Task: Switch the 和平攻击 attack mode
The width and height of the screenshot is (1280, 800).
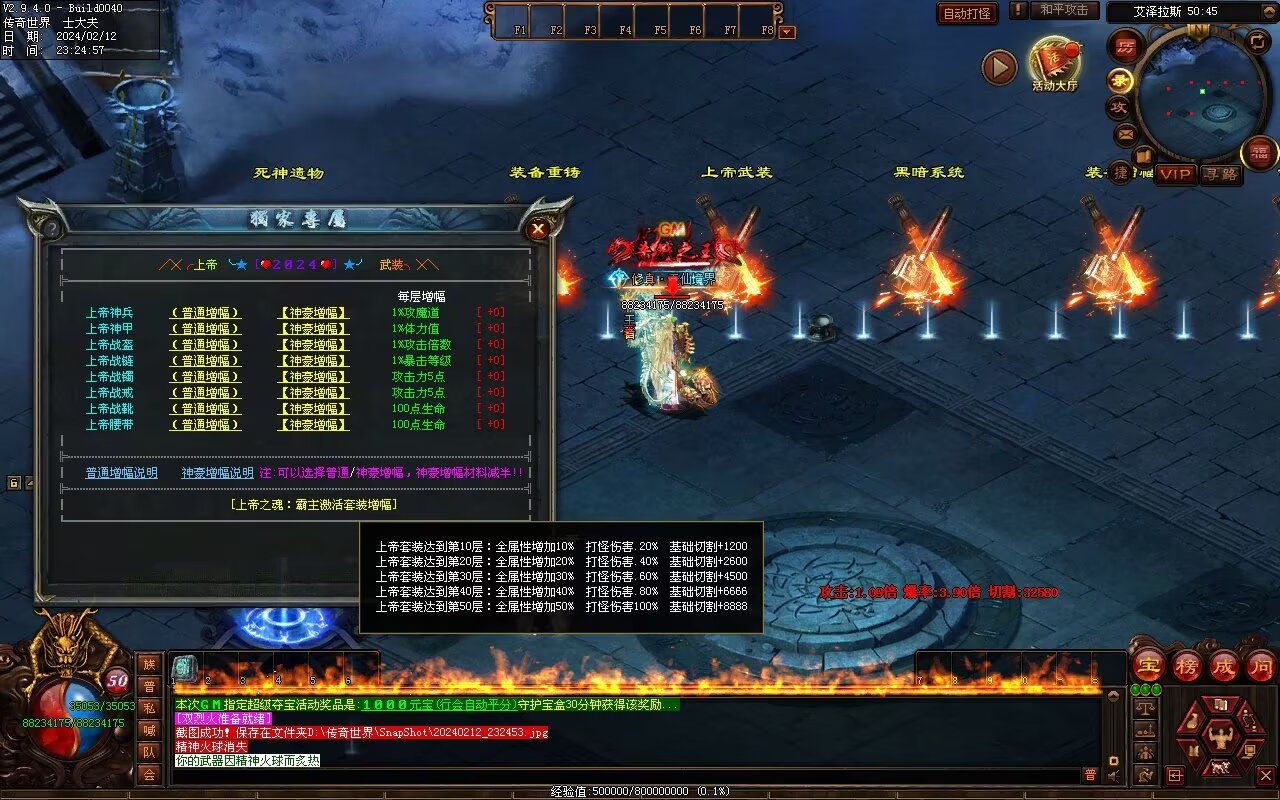Action: point(1063,10)
